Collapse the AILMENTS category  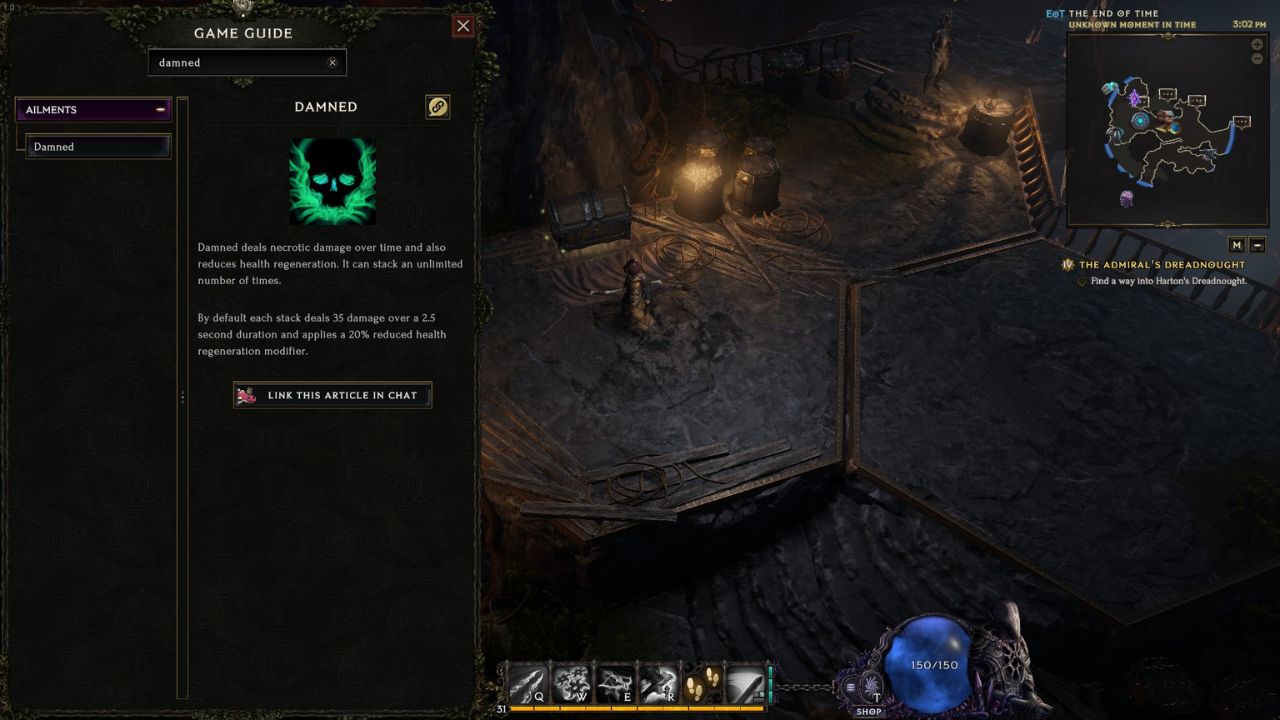[160, 109]
